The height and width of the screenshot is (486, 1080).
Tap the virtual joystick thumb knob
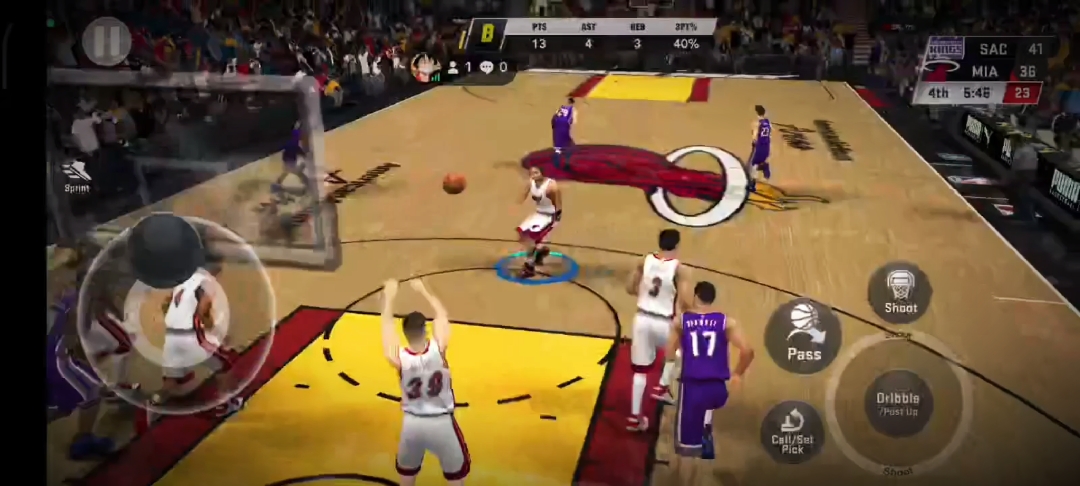coord(166,250)
